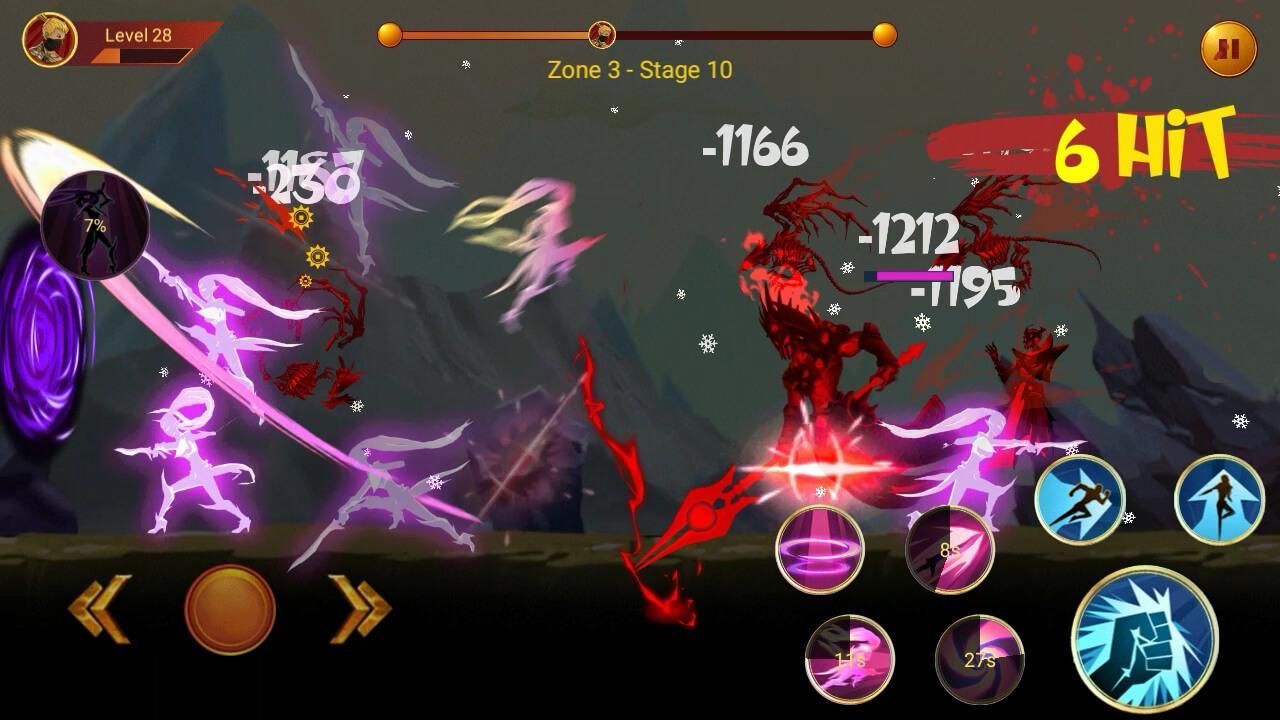Activate the vortex skill at 27s cooldown

point(979,659)
